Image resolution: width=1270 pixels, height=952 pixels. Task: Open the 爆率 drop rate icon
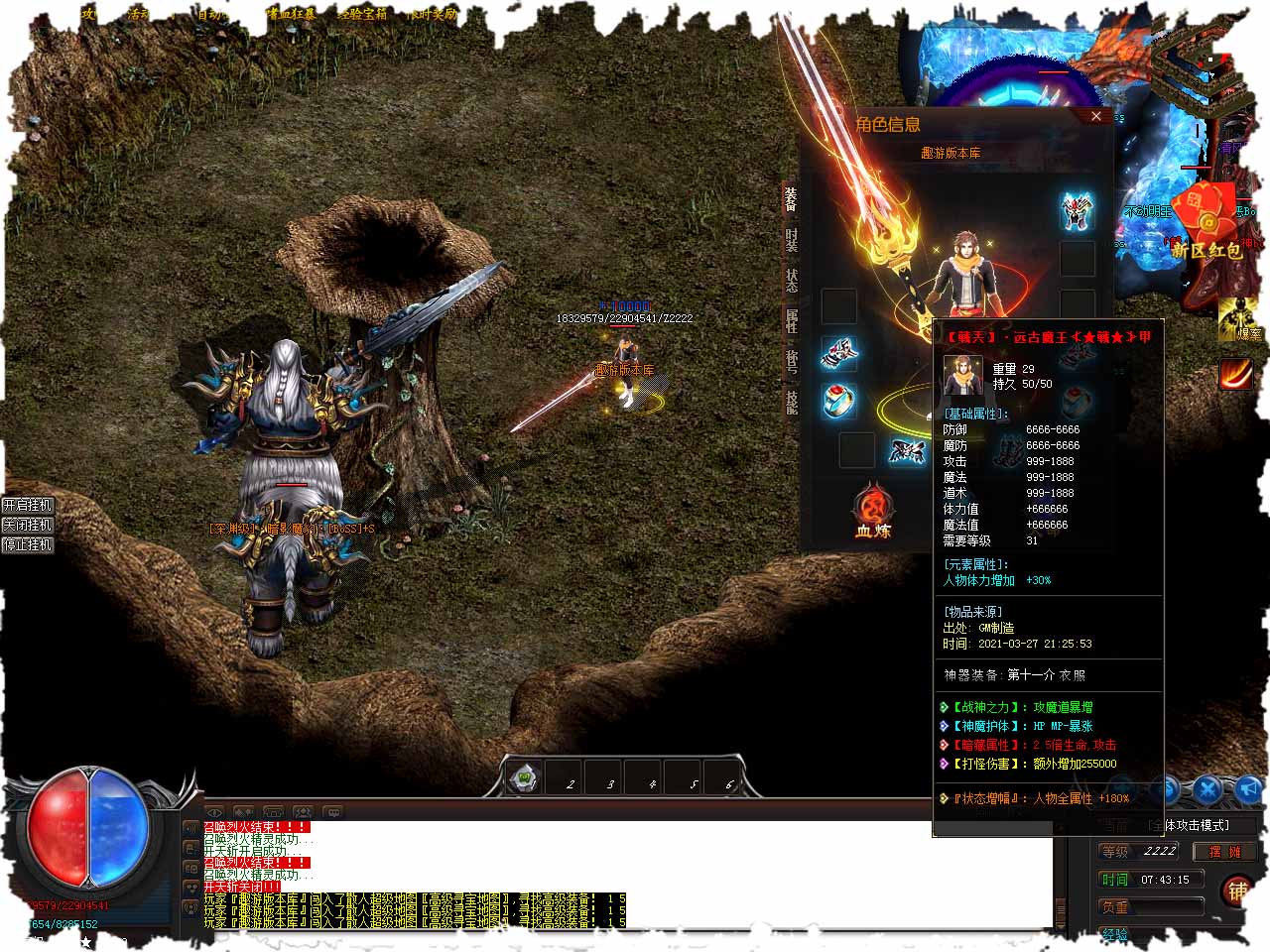(1236, 319)
